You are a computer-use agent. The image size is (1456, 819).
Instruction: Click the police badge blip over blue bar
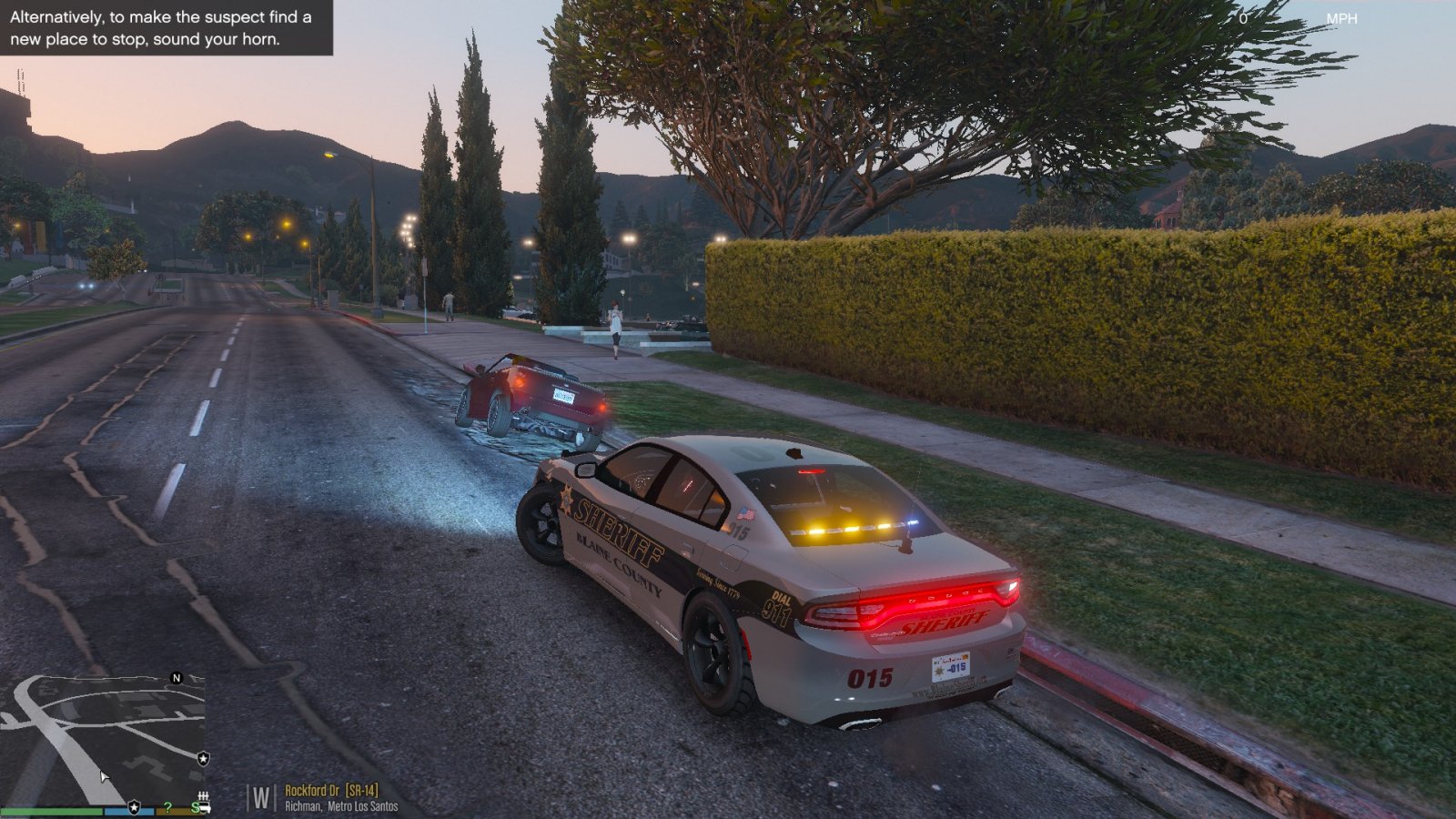coord(134,807)
